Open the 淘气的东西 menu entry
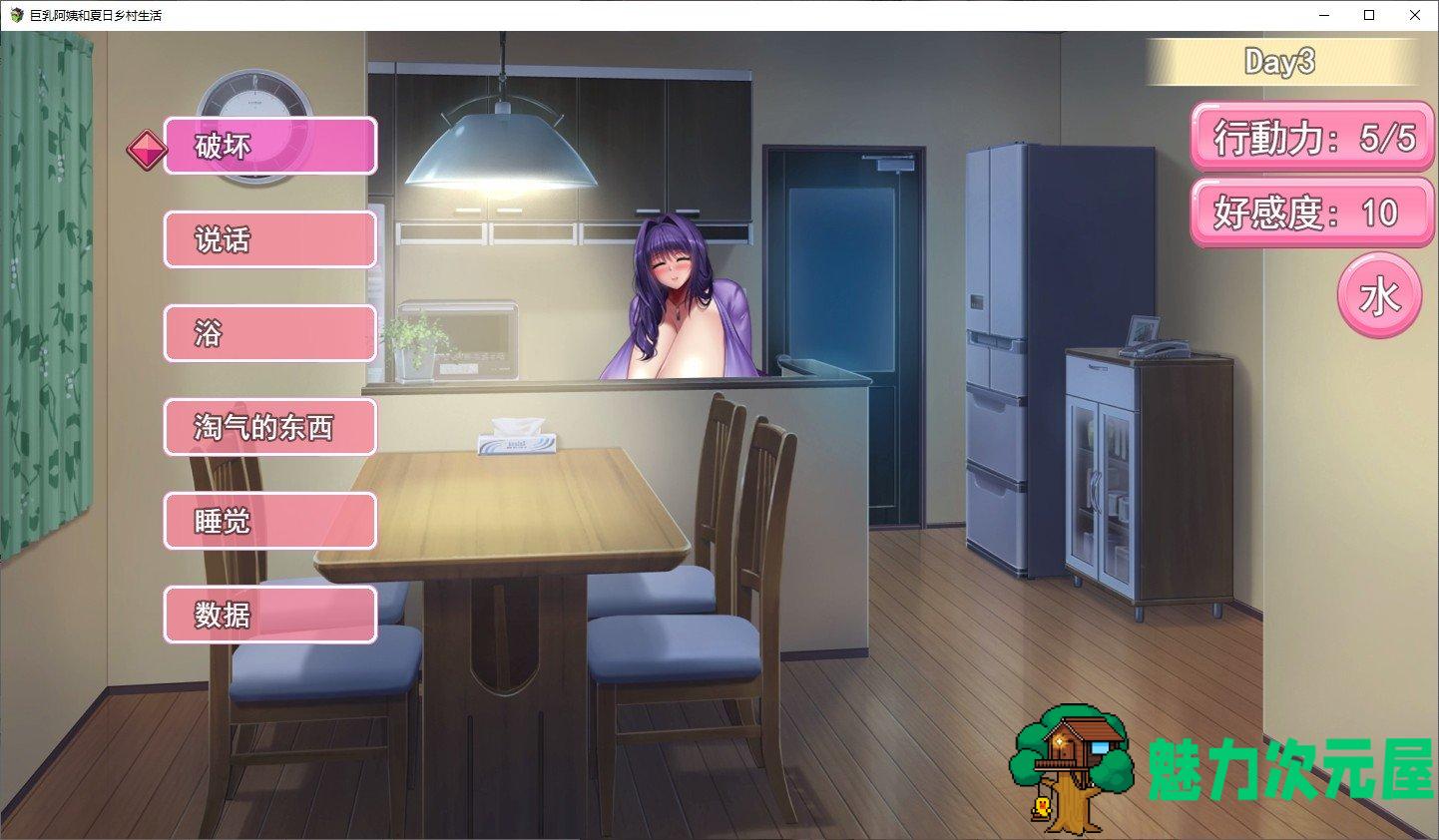1439x840 pixels. click(x=270, y=427)
